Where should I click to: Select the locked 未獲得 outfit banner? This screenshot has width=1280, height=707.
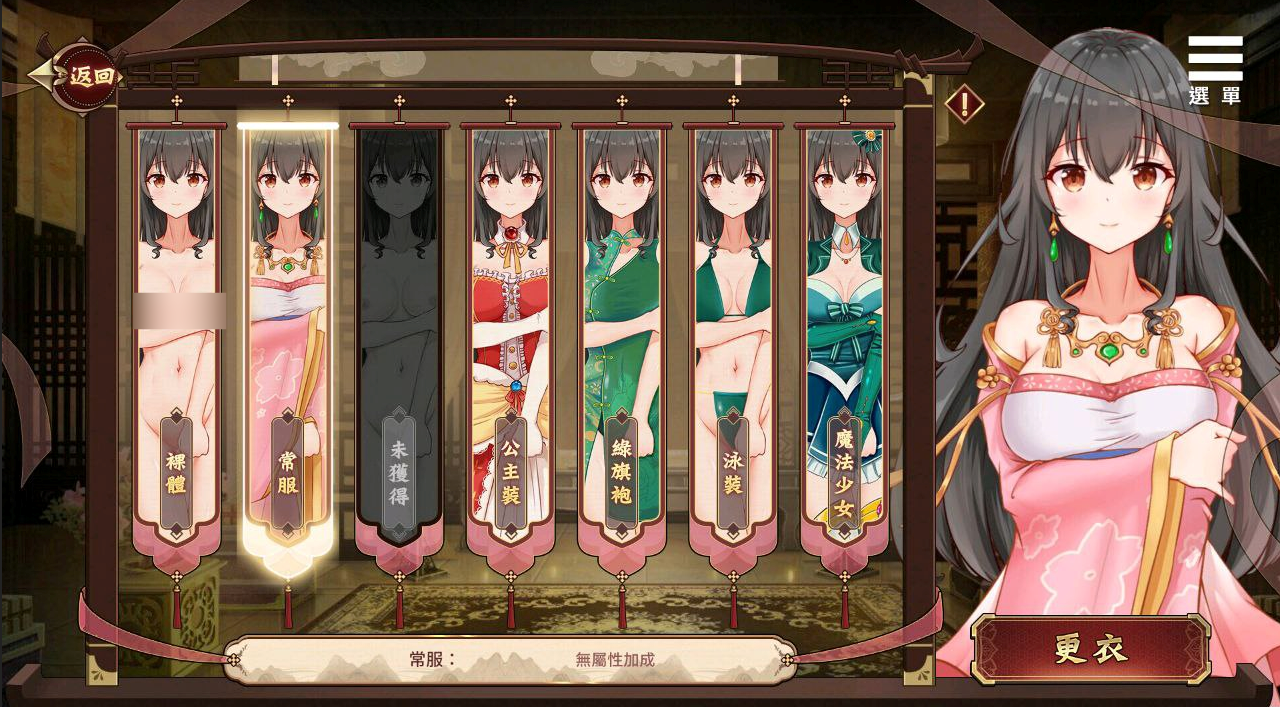tap(399, 340)
